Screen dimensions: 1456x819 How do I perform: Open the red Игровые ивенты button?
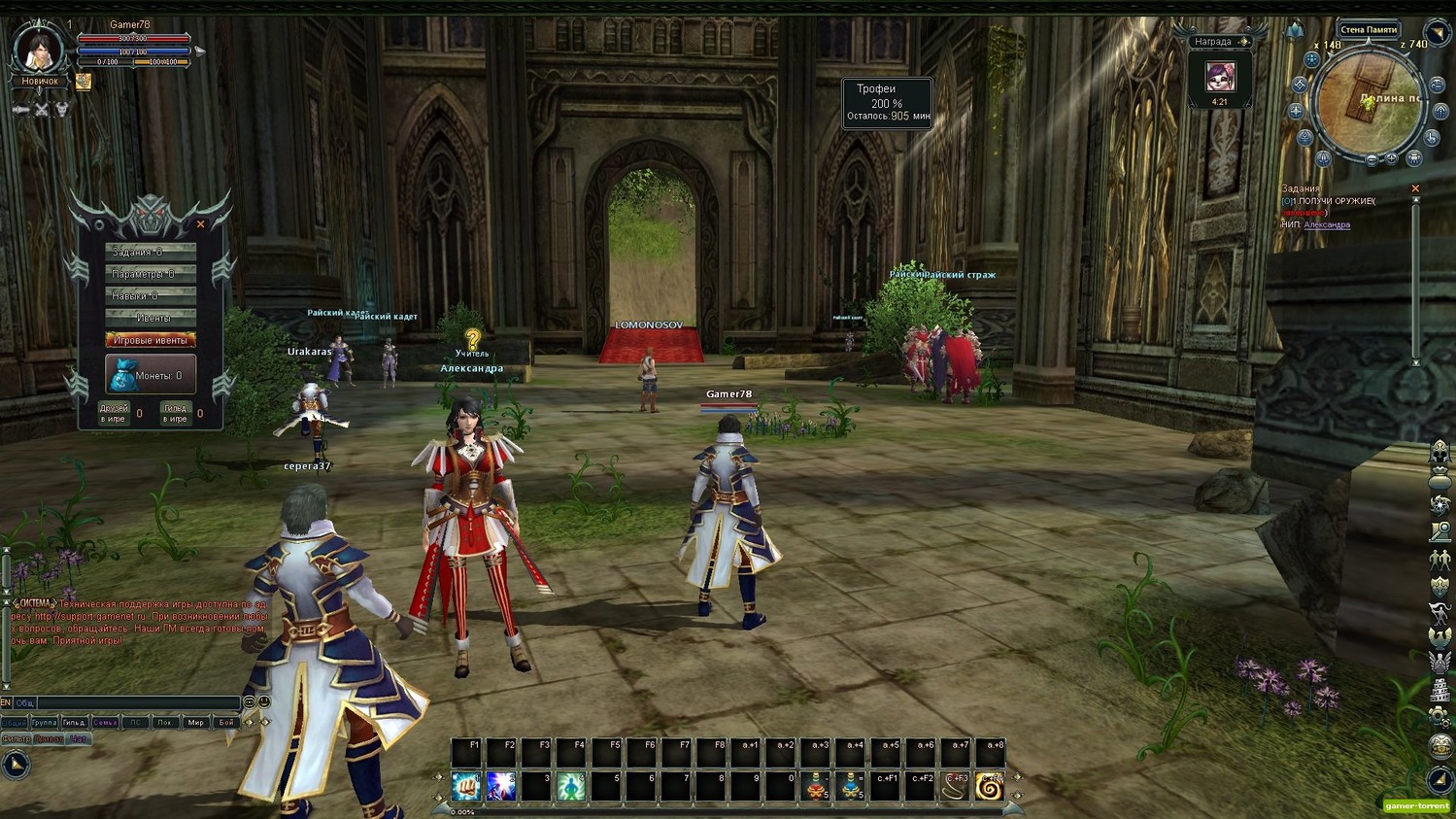coord(151,340)
